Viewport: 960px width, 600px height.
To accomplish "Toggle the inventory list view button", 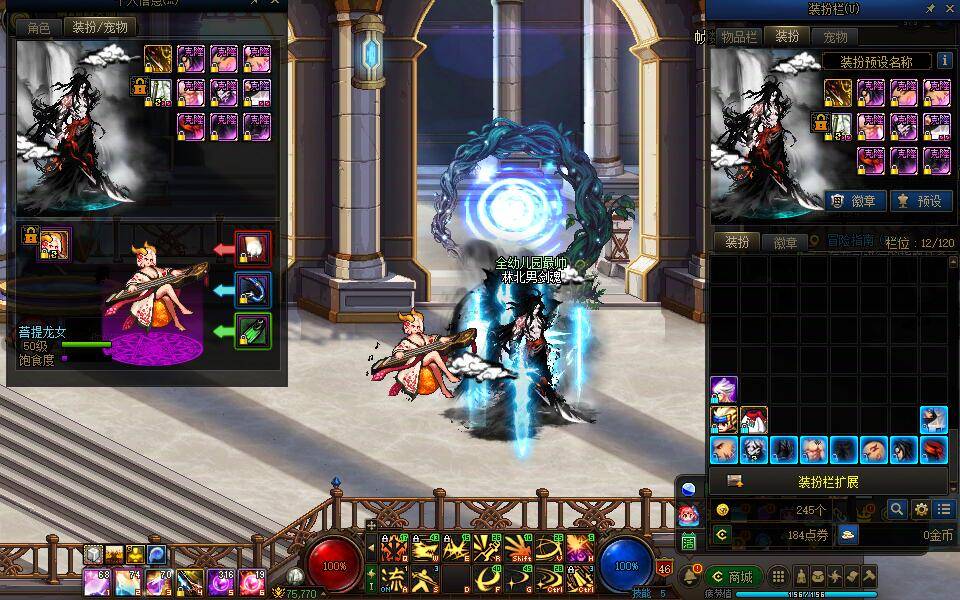I will (x=944, y=509).
